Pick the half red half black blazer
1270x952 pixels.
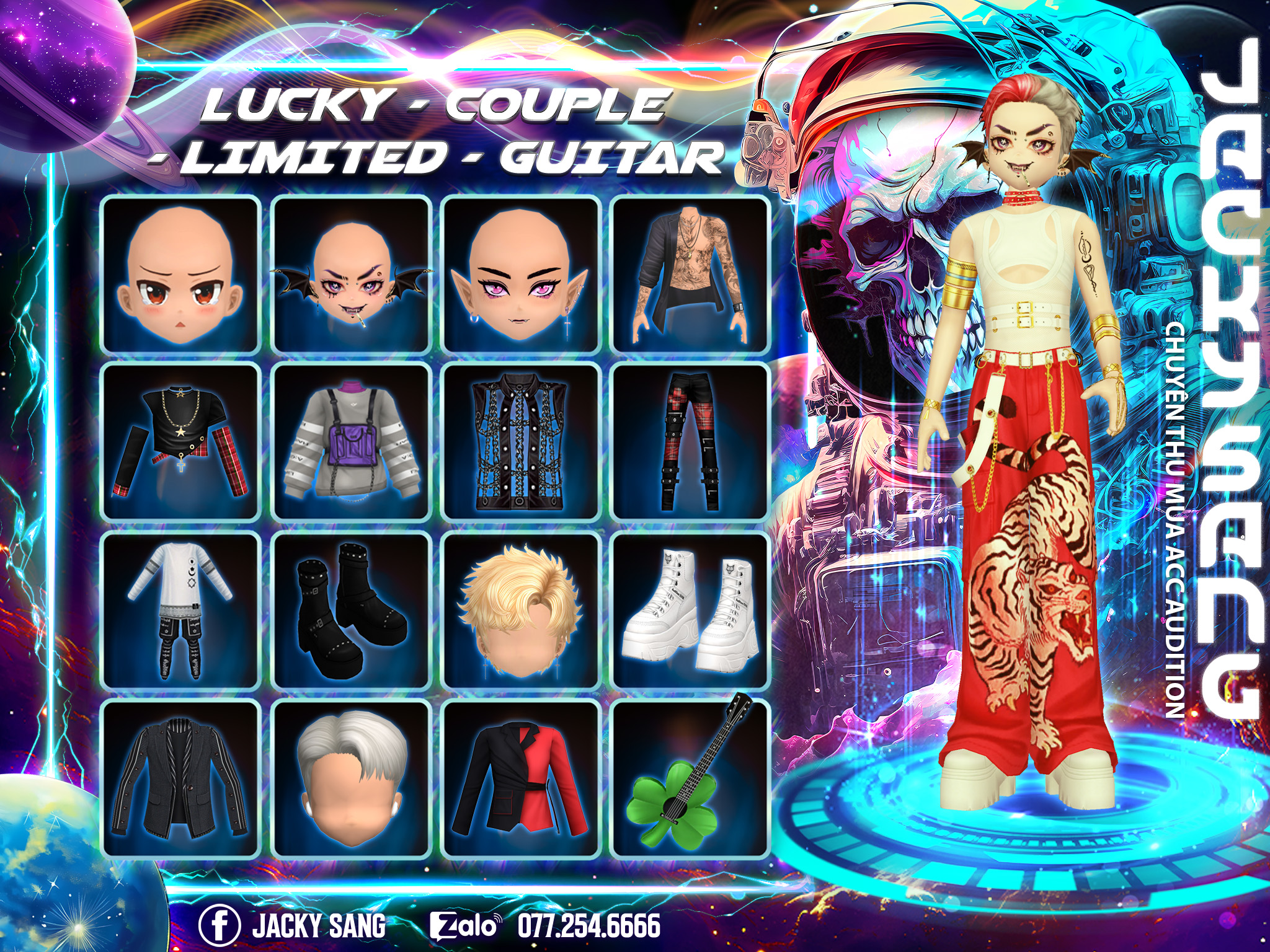(521, 778)
